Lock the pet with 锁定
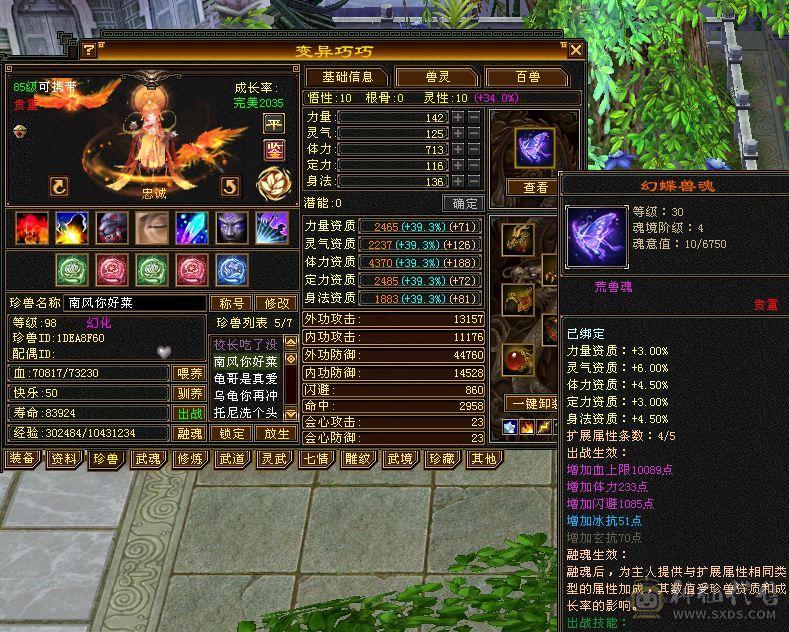The width and height of the screenshot is (789, 632). tap(232, 433)
